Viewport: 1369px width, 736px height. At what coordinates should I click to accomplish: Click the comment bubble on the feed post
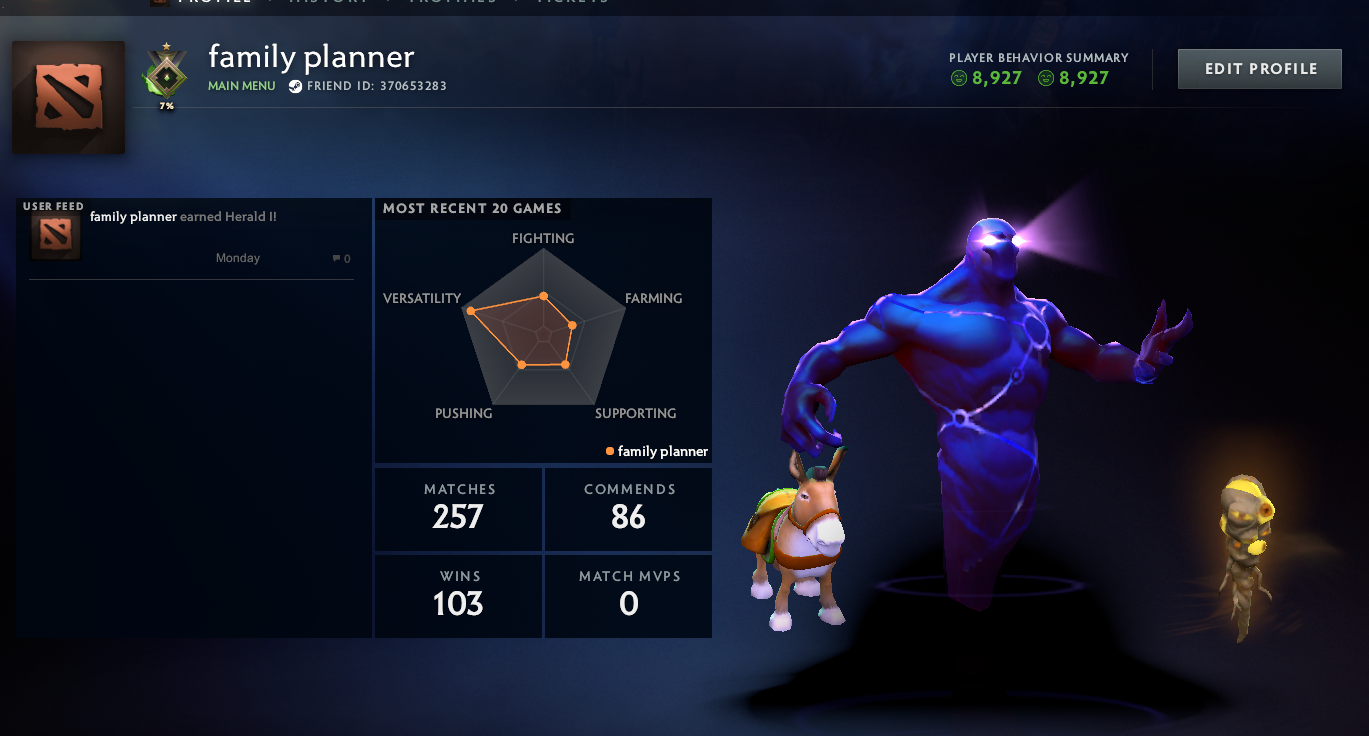pos(339,257)
